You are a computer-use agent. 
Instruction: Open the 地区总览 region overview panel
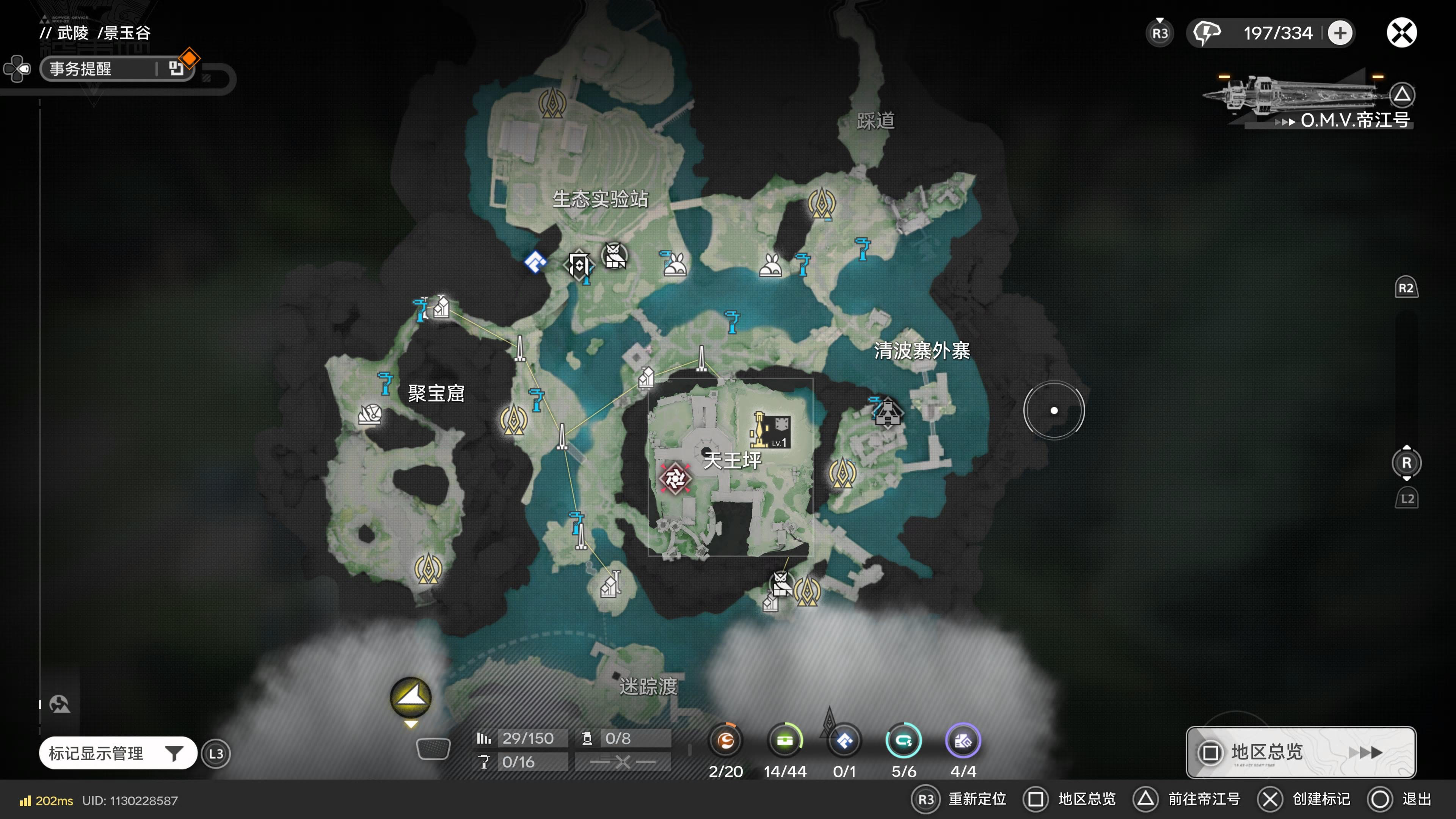click(x=1301, y=752)
